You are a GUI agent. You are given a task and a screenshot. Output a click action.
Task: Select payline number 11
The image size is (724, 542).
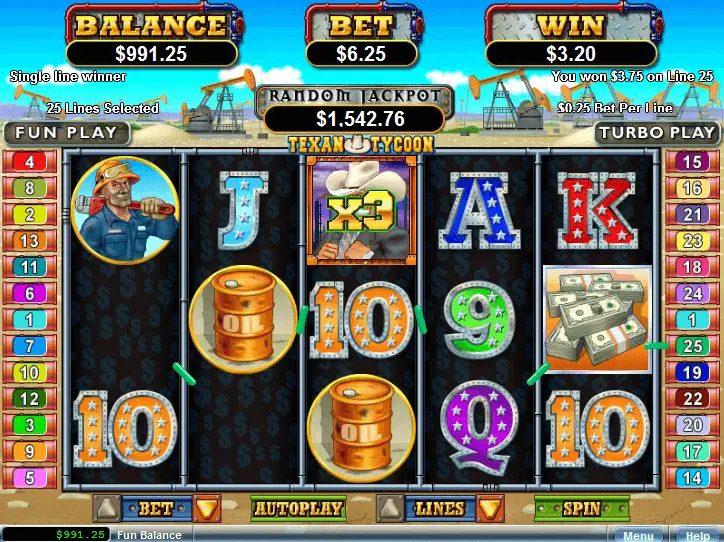[x=29, y=267]
